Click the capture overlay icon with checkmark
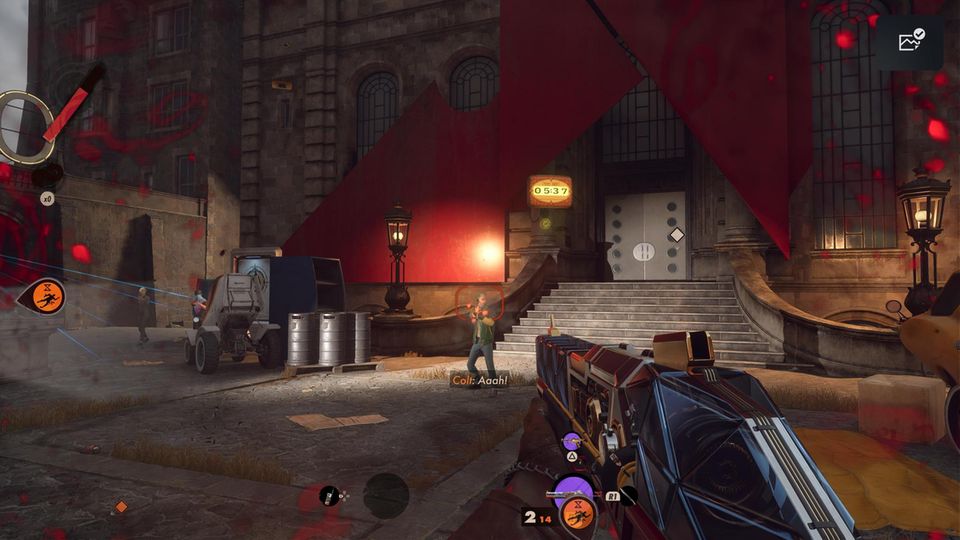This screenshot has height=540, width=960. [x=910, y=42]
